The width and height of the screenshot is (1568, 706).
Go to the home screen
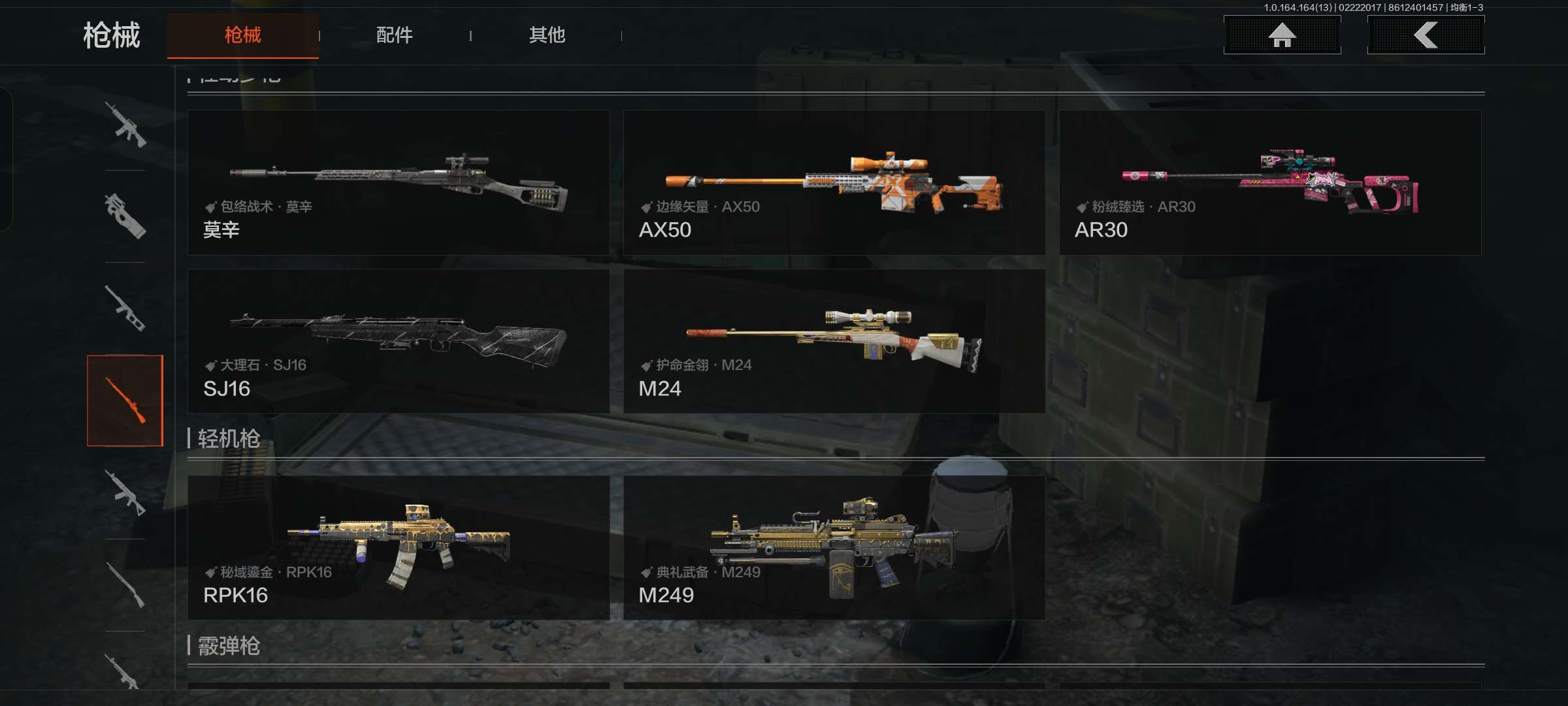click(1282, 35)
